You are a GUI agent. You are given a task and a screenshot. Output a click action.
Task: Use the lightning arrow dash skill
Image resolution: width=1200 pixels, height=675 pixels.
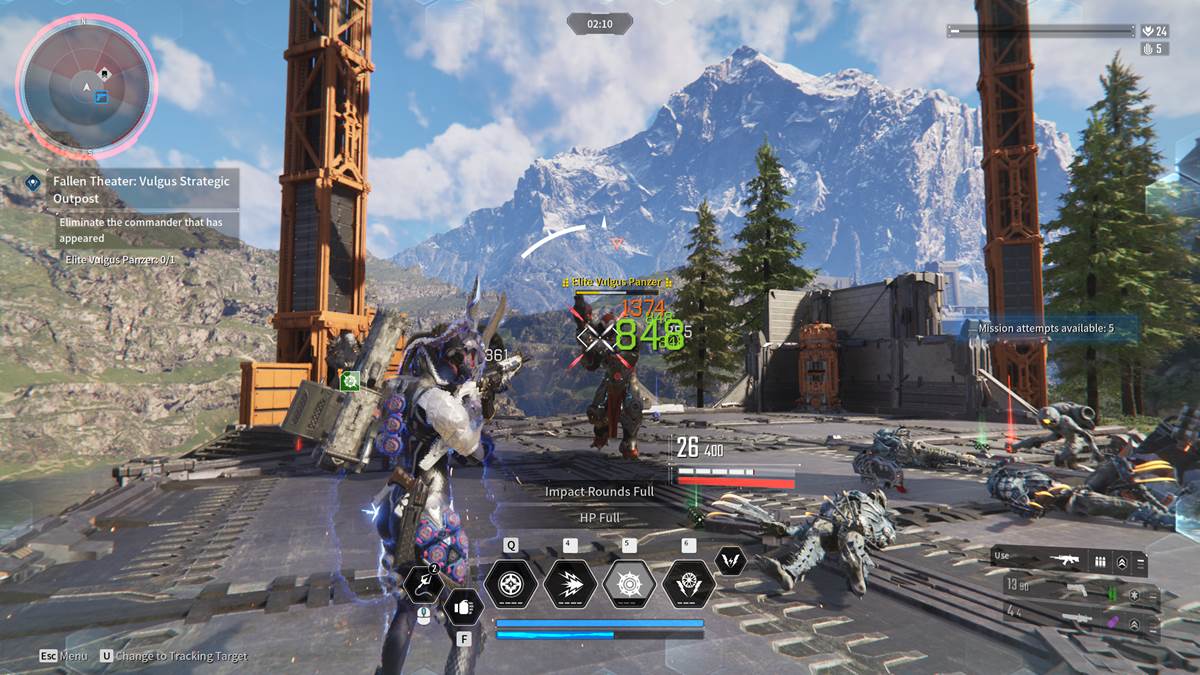(570, 584)
